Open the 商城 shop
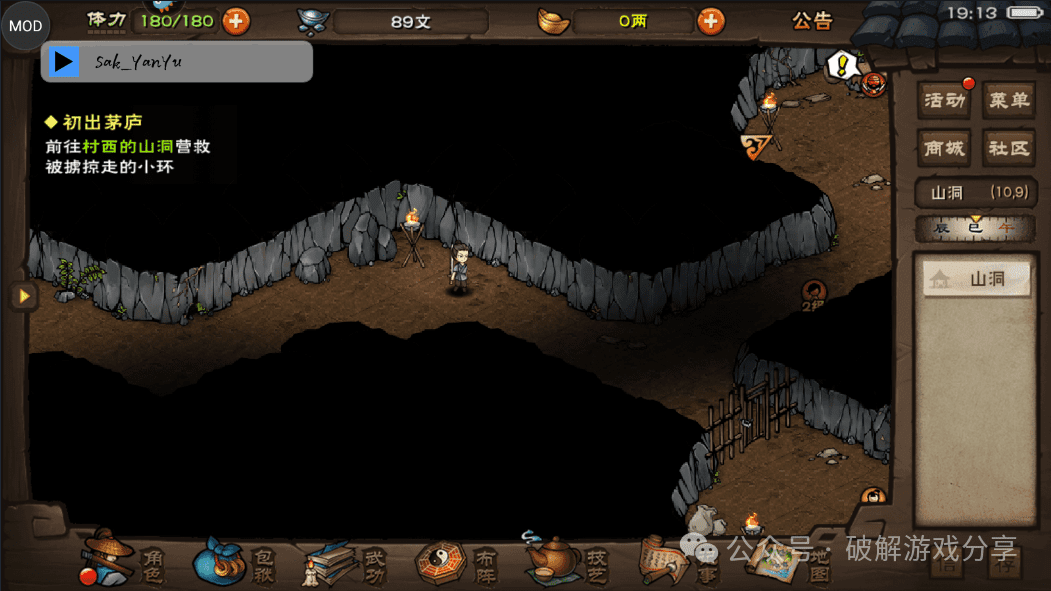The height and width of the screenshot is (591, 1051). click(945, 148)
